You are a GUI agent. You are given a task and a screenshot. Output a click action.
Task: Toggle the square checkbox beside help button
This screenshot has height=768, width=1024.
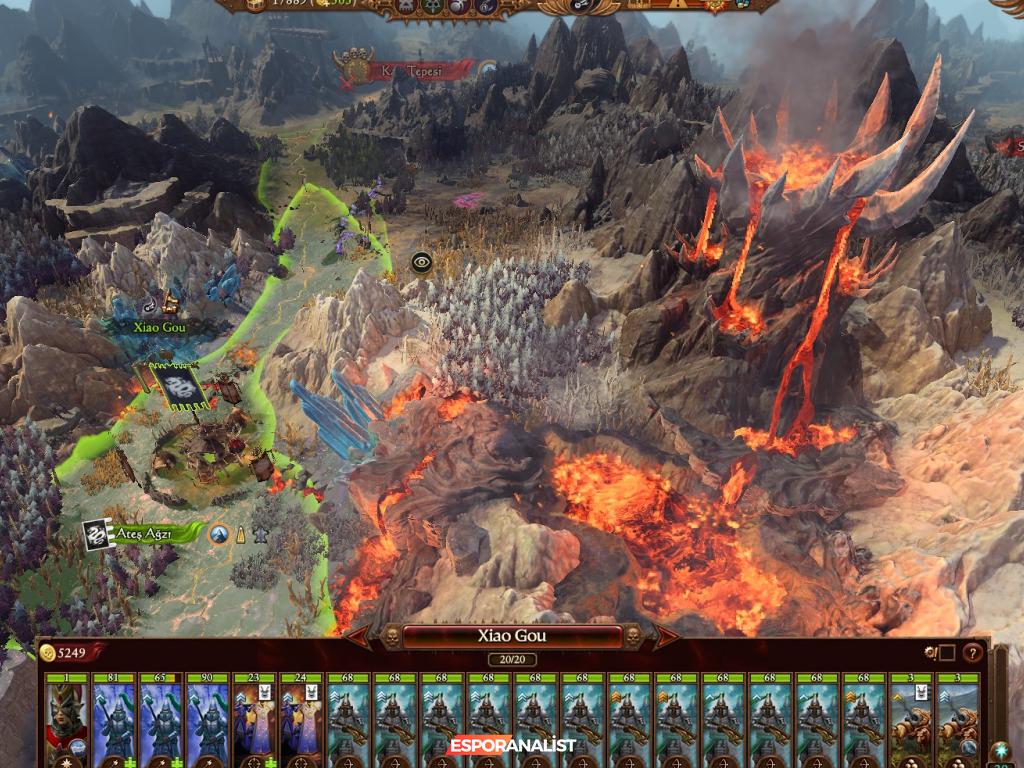(946, 653)
